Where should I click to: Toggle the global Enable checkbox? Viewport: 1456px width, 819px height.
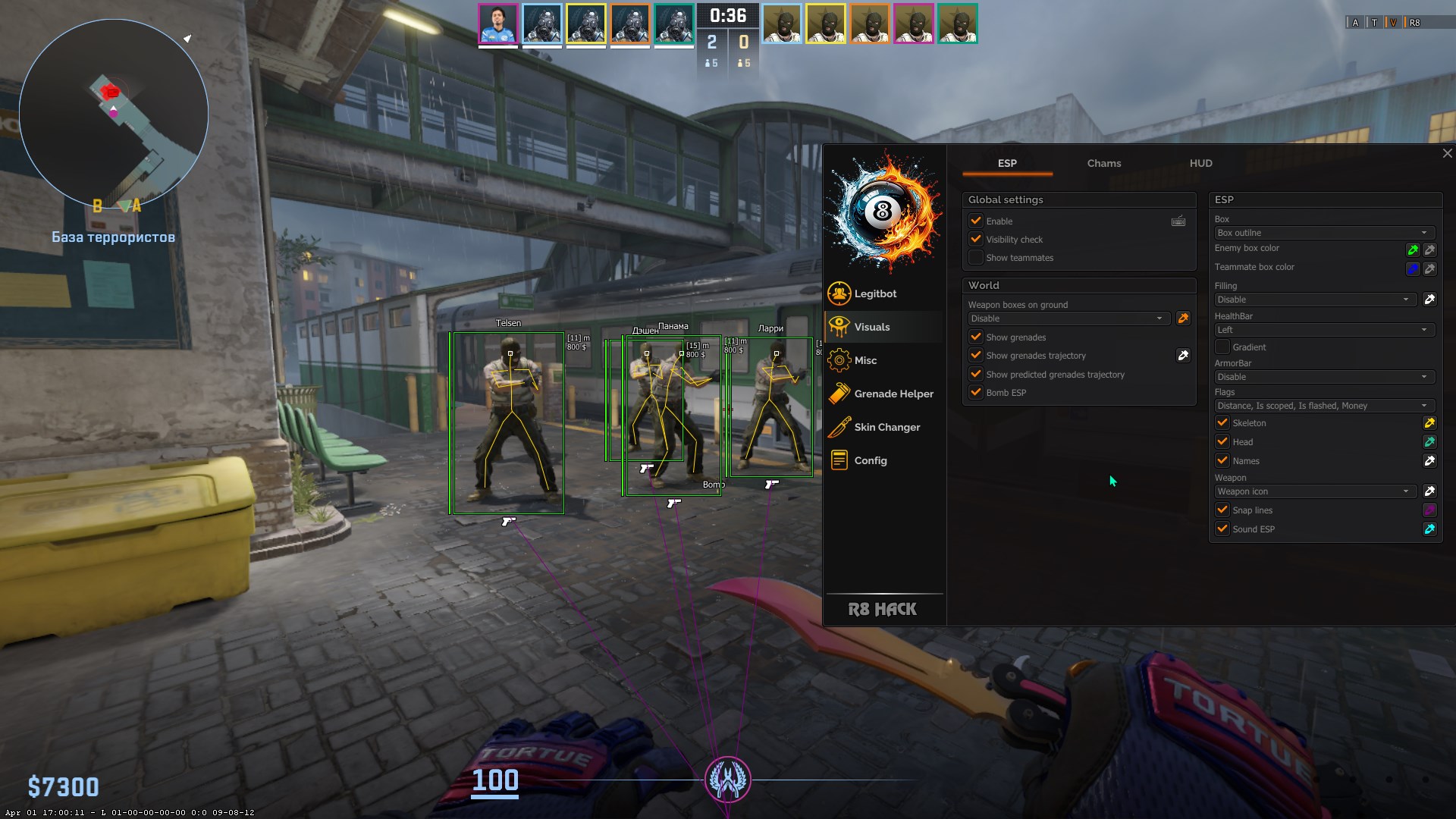tap(976, 221)
